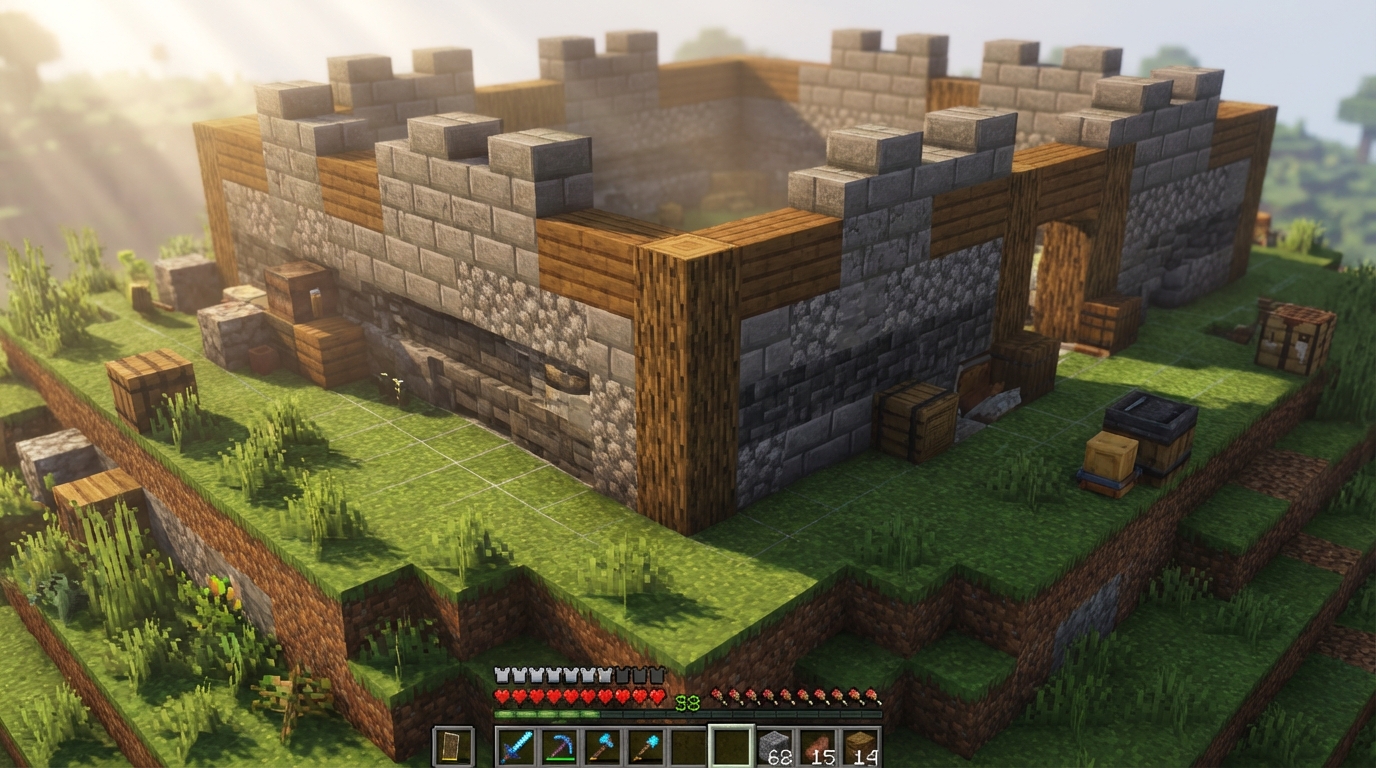
Task: Select the enchanted diamond pickaxe
Action: tap(561, 746)
